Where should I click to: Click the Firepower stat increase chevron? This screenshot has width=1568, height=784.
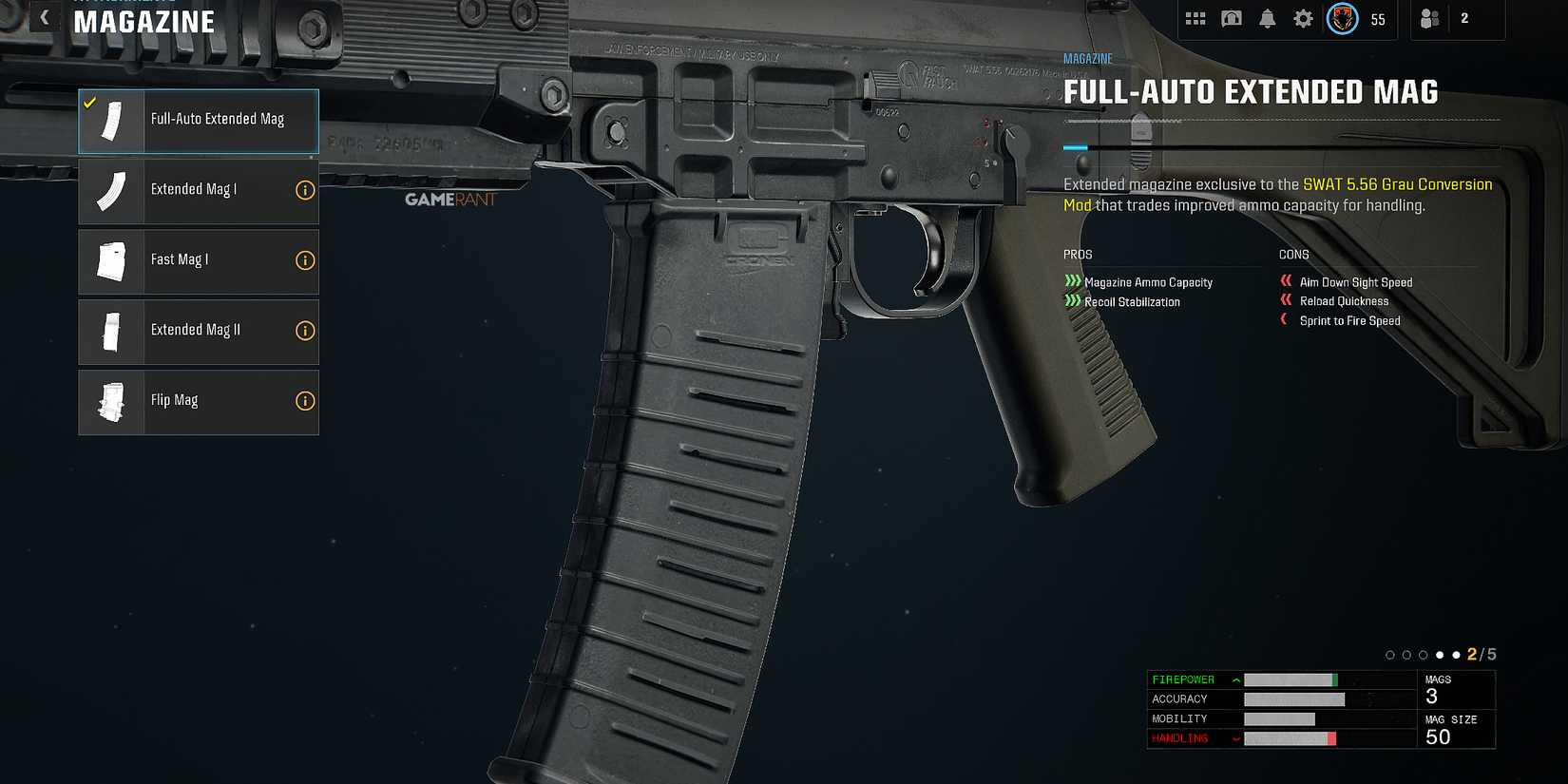tap(1234, 679)
